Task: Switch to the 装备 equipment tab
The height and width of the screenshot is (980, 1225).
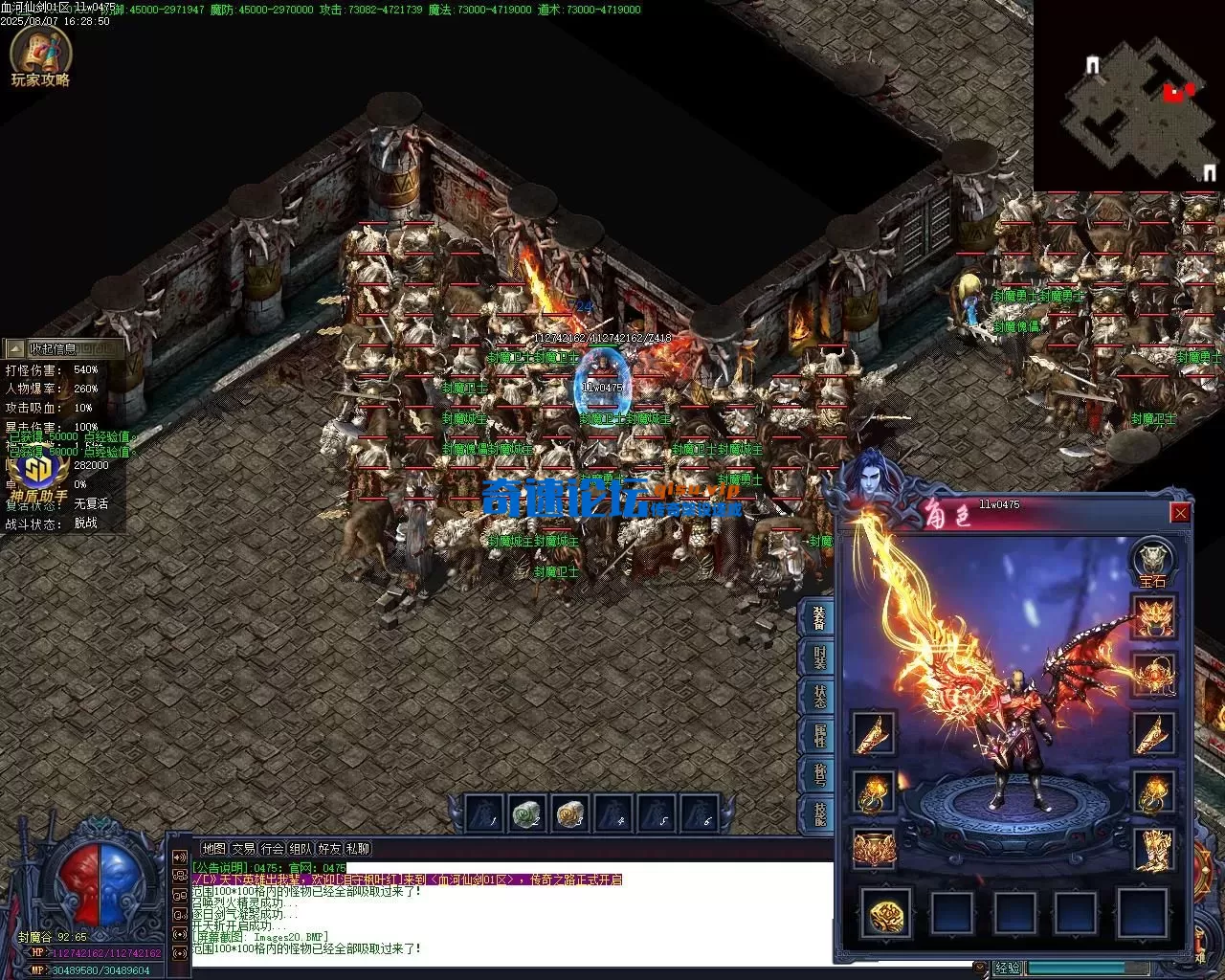Action: (x=819, y=617)
